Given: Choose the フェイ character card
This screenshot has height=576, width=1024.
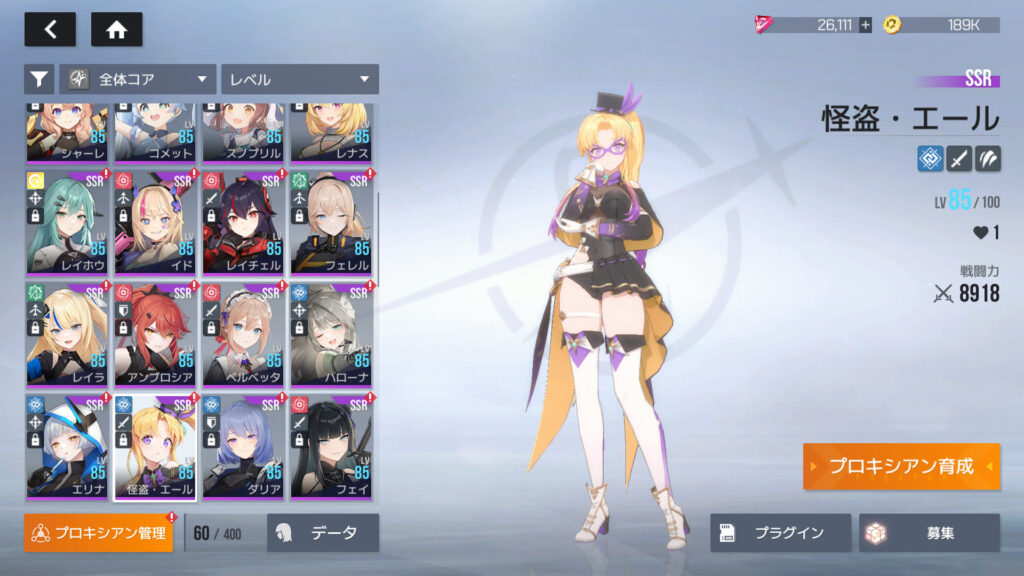Looking at the screenshot, I should point(331,446).
